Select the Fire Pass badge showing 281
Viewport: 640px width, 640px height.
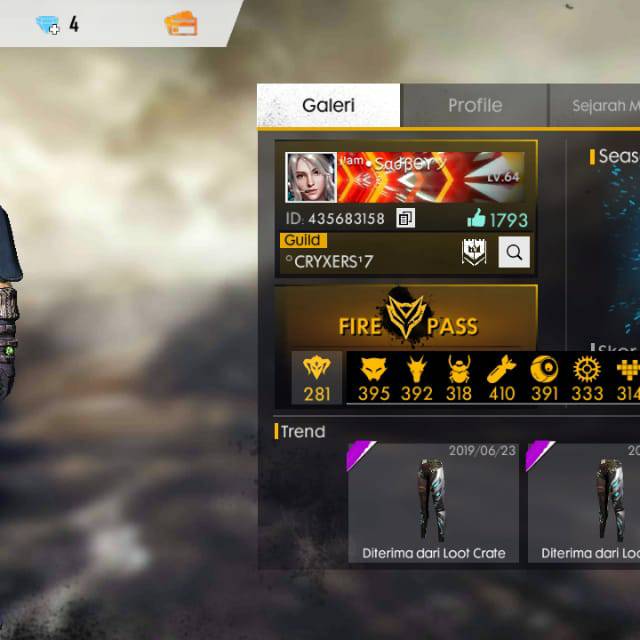click(317, 378)
